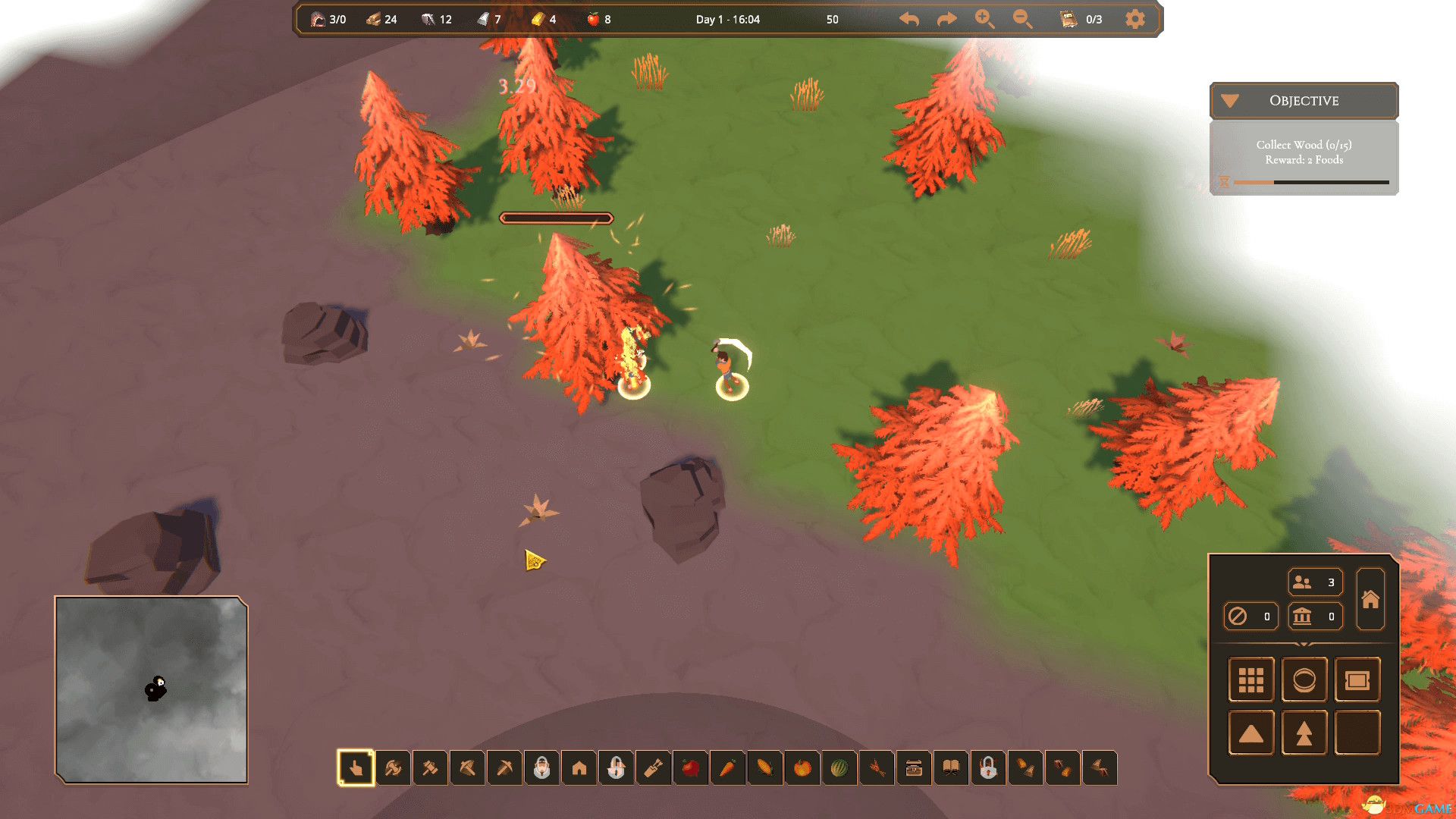
Task: Collapse the Objective panel header
Action: tap(1304, 101)
